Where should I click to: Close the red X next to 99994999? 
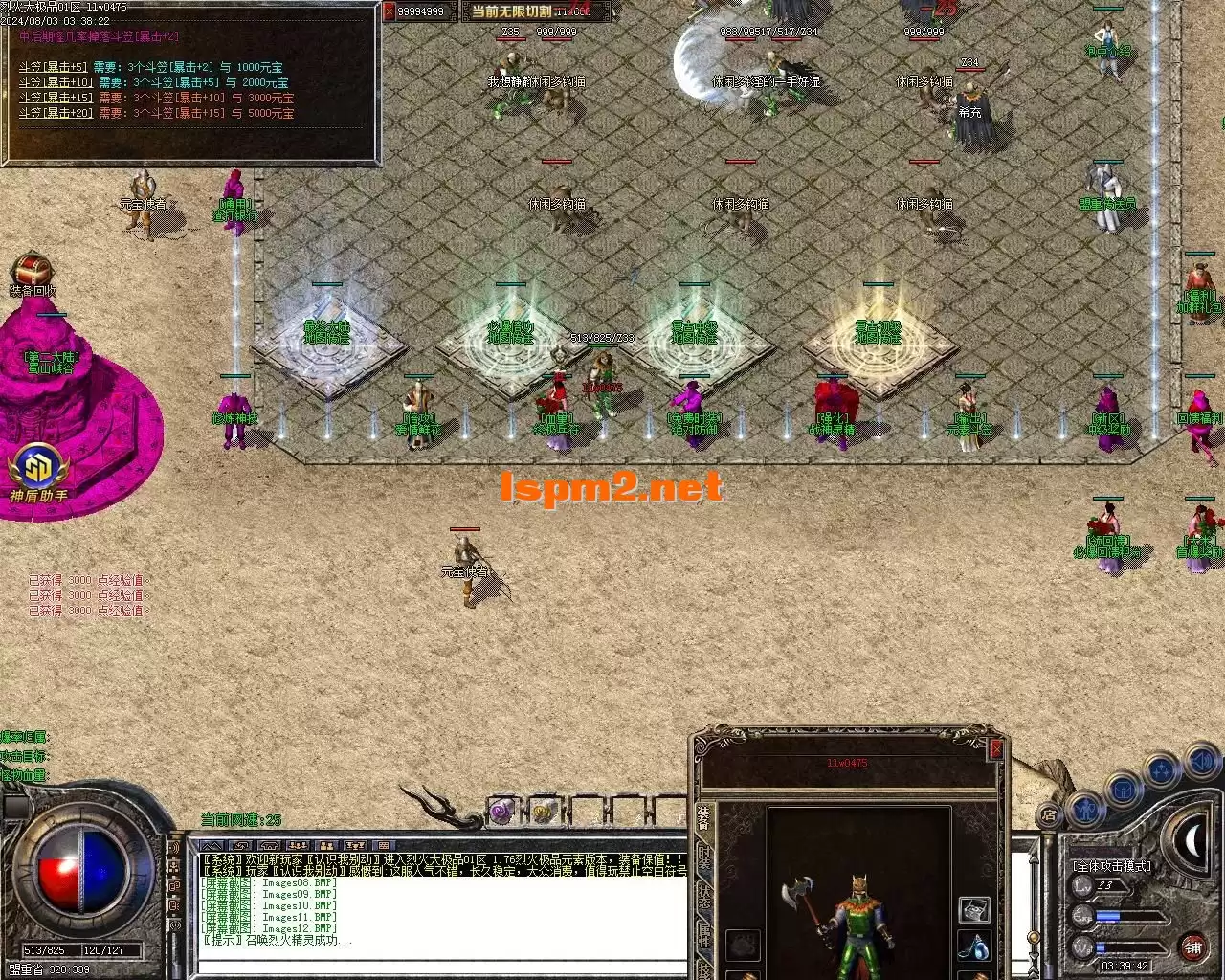[x=390, y=11]
